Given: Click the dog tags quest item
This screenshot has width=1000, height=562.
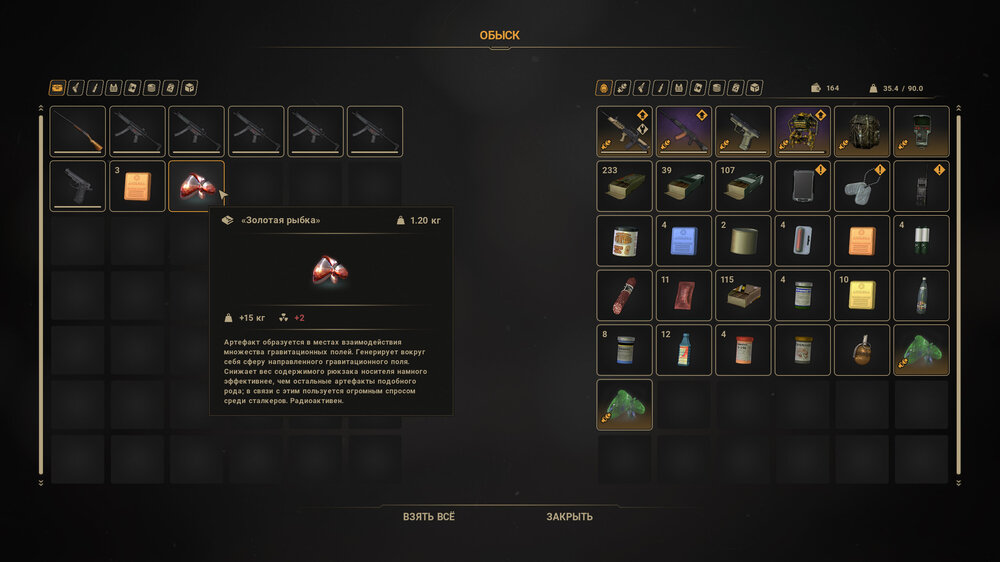Looking at the screenshot, I should point(862,186).
